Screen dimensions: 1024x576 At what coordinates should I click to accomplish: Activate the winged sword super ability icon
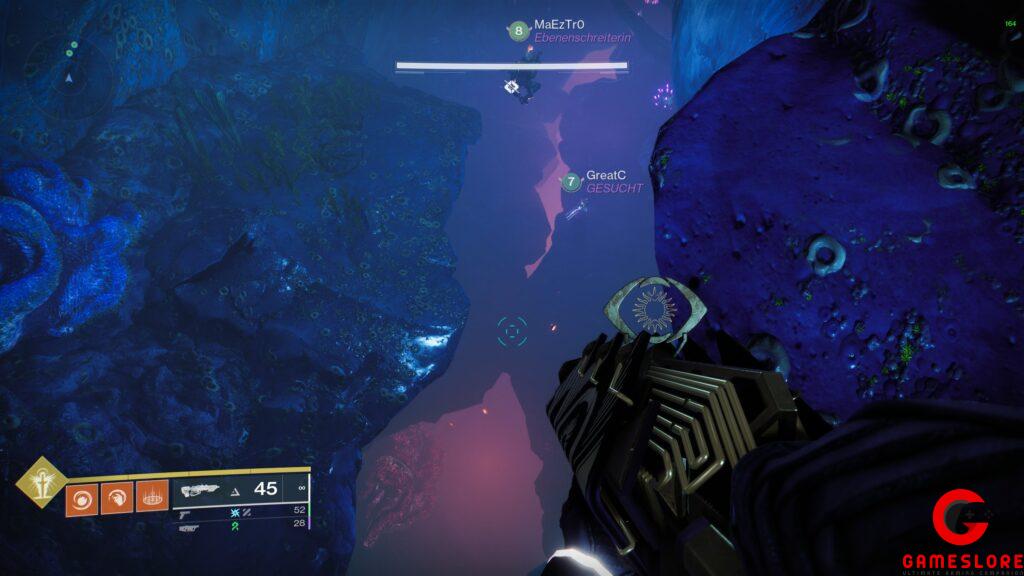pos(41,481)
